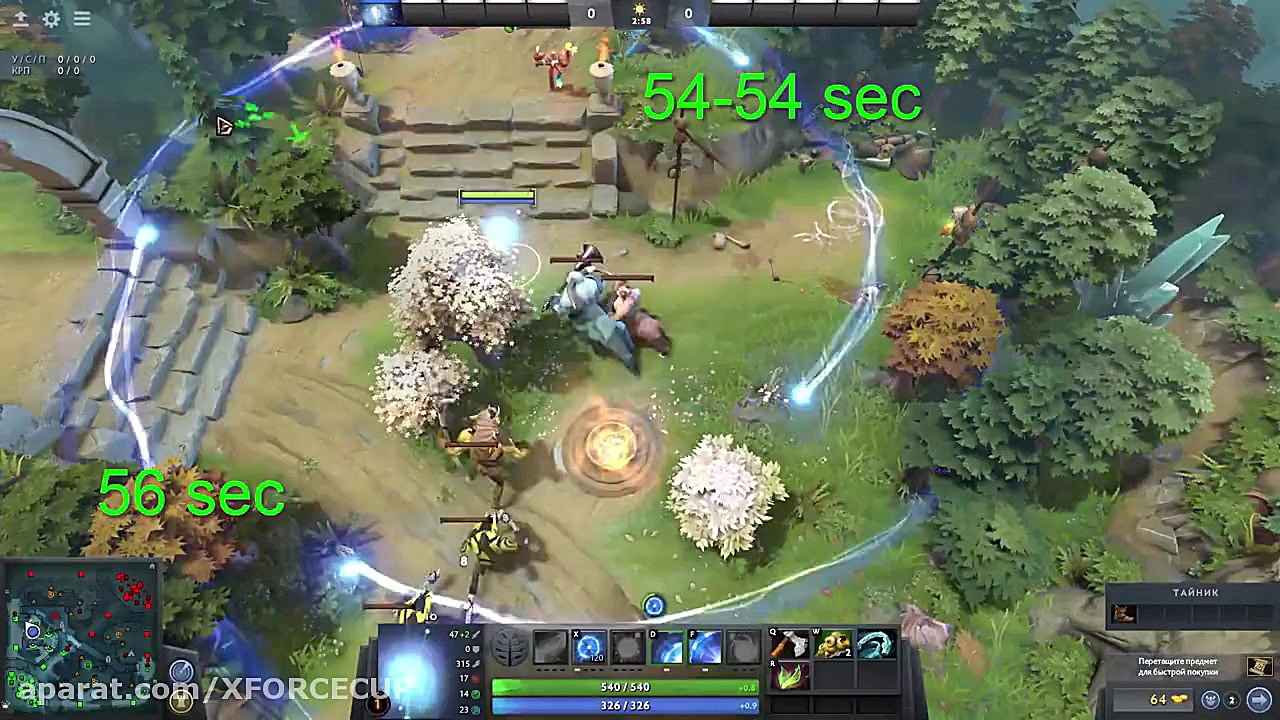Screen dimensions: 1280x720
Task: Activate the D ability with green border
Action: (667, 647)
